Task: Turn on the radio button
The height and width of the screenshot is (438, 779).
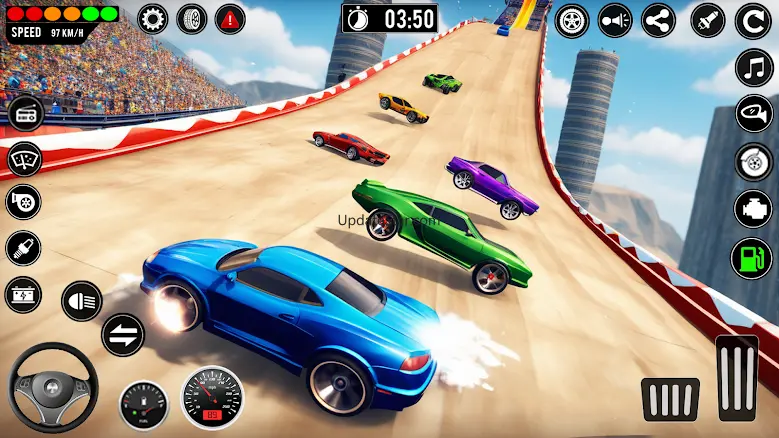Action: pyautogui.click(x=26, y=112)
